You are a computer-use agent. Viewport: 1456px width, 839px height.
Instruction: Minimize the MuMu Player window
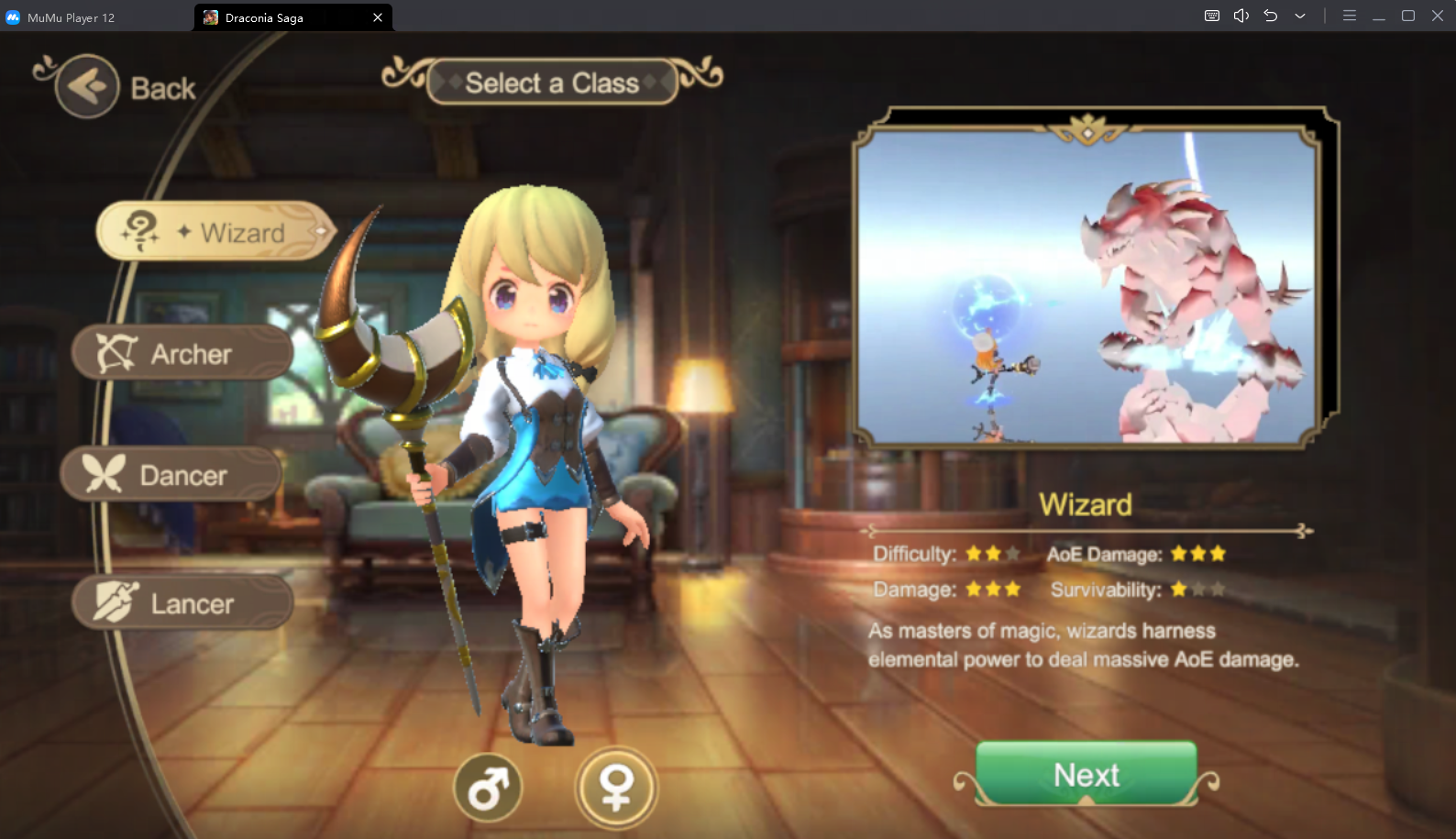1378,17
